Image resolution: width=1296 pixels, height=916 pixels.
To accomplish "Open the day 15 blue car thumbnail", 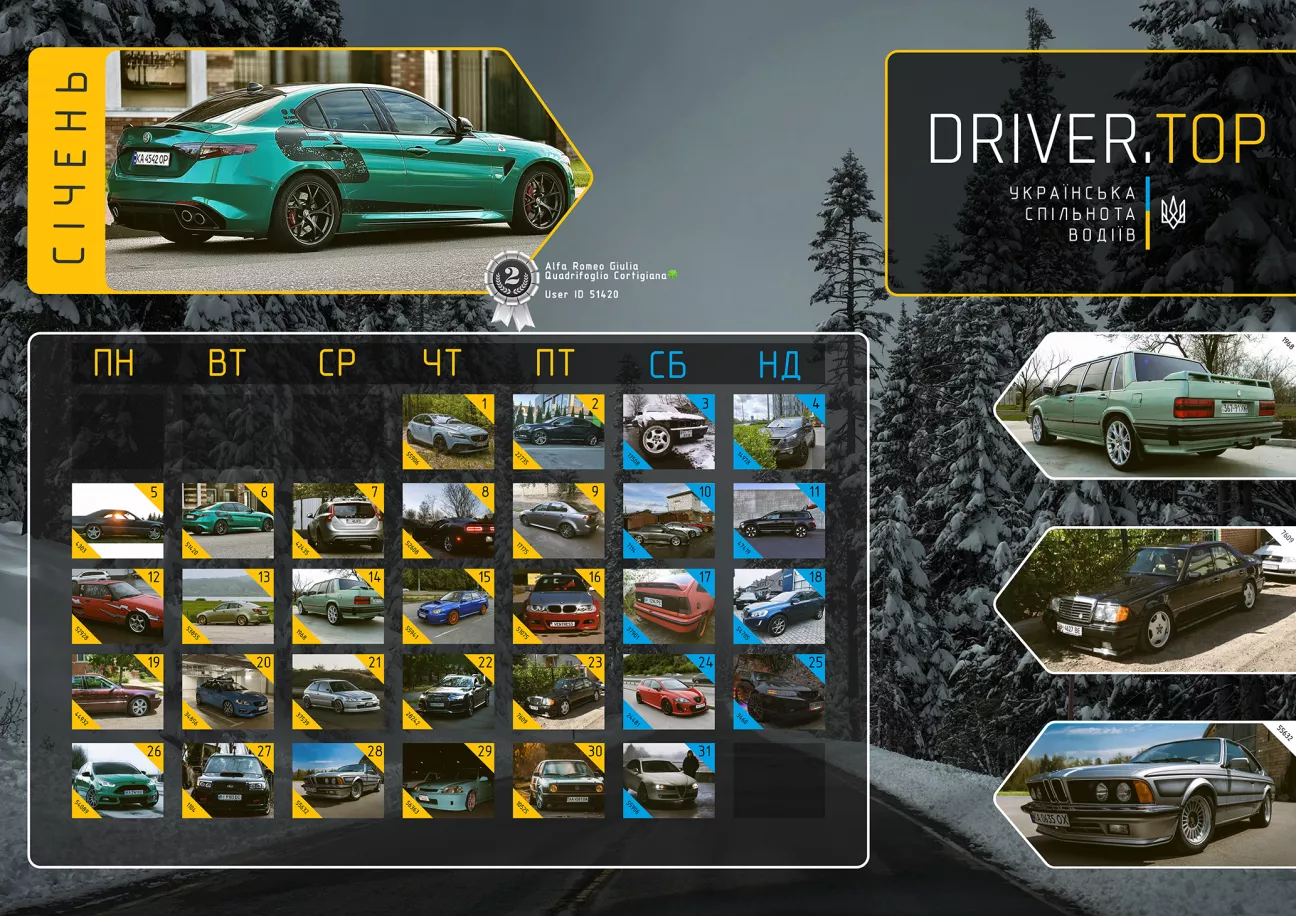I will pyautogui.click(x=448, y=606).
